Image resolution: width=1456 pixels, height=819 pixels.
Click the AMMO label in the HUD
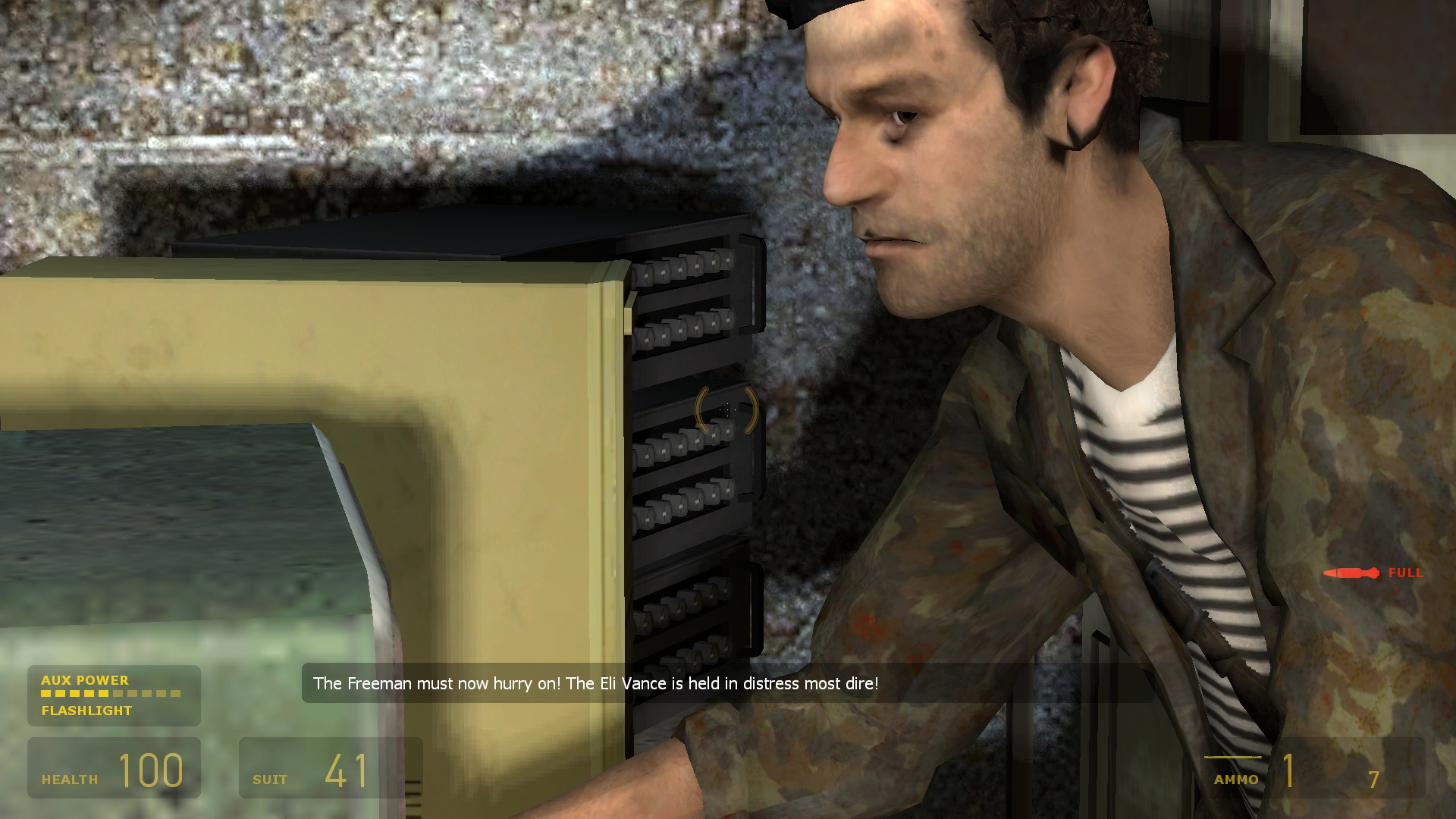click(1238, 778)
